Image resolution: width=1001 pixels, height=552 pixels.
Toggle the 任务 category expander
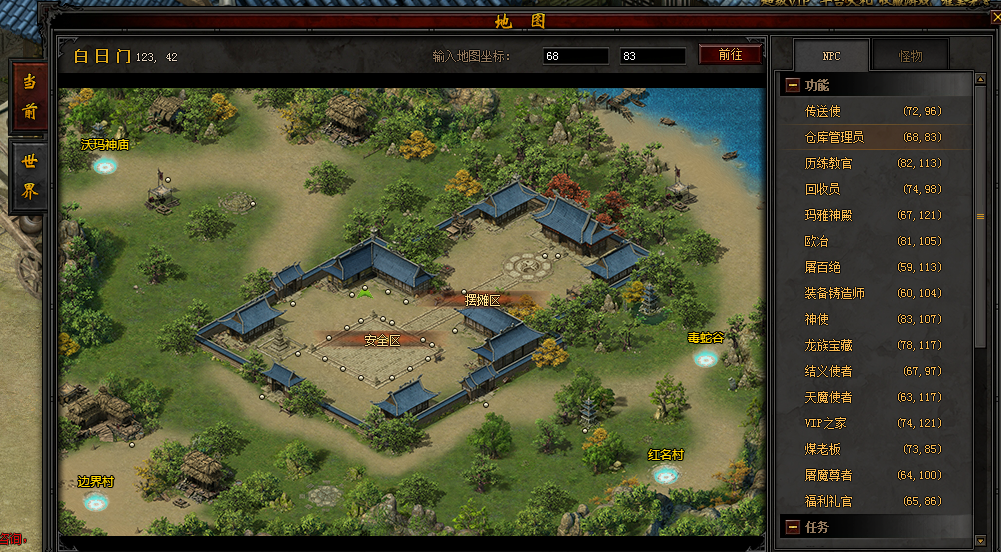tap(793, 527)
